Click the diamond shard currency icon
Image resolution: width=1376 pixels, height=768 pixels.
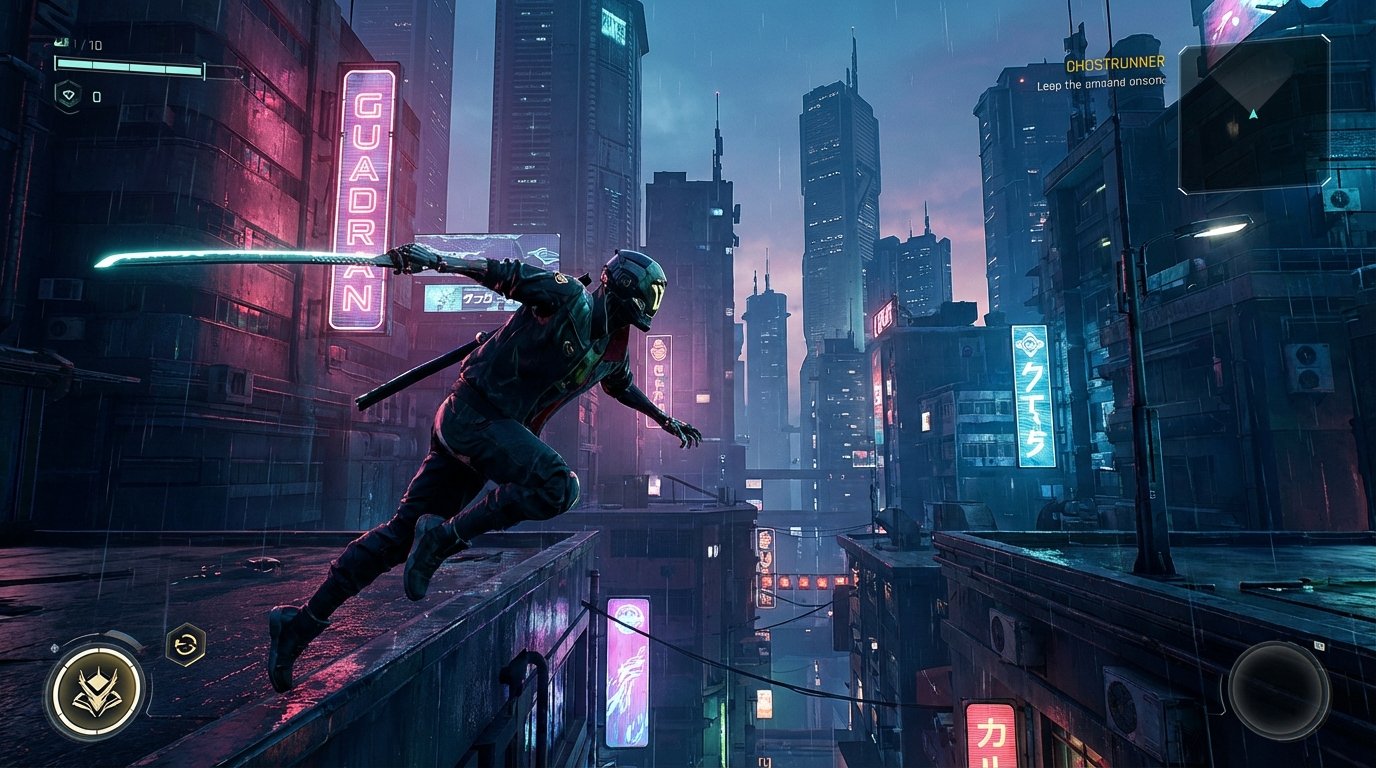pyautogui.click(x=67, y=96)
